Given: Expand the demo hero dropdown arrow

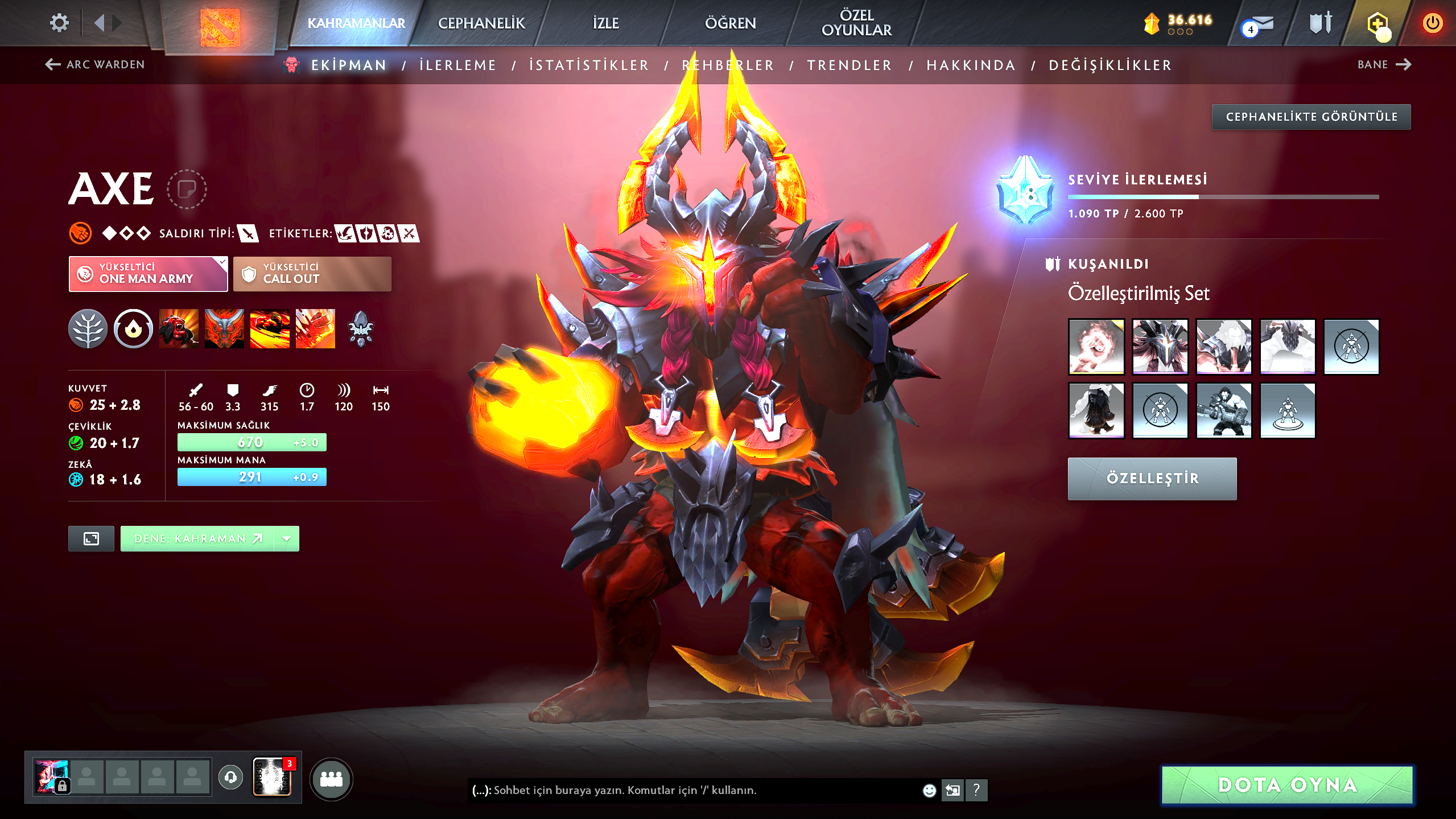Looking at the screenshot, I should [287, 538].
